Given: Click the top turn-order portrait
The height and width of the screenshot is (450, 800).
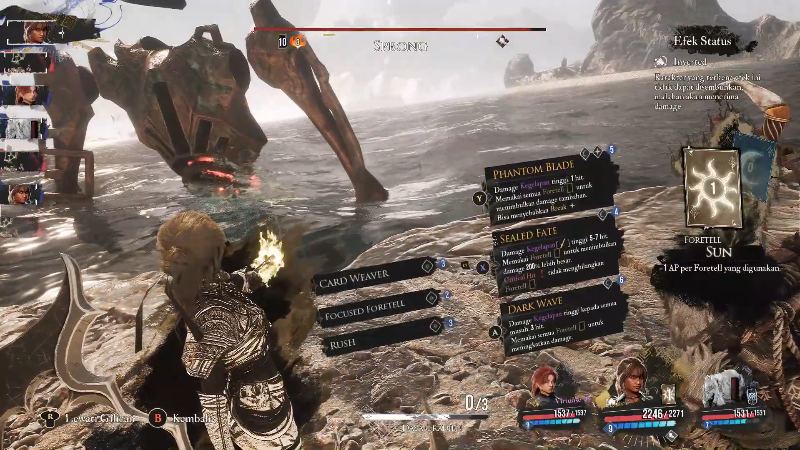Looking at the screenshot, I should point(30,30).
